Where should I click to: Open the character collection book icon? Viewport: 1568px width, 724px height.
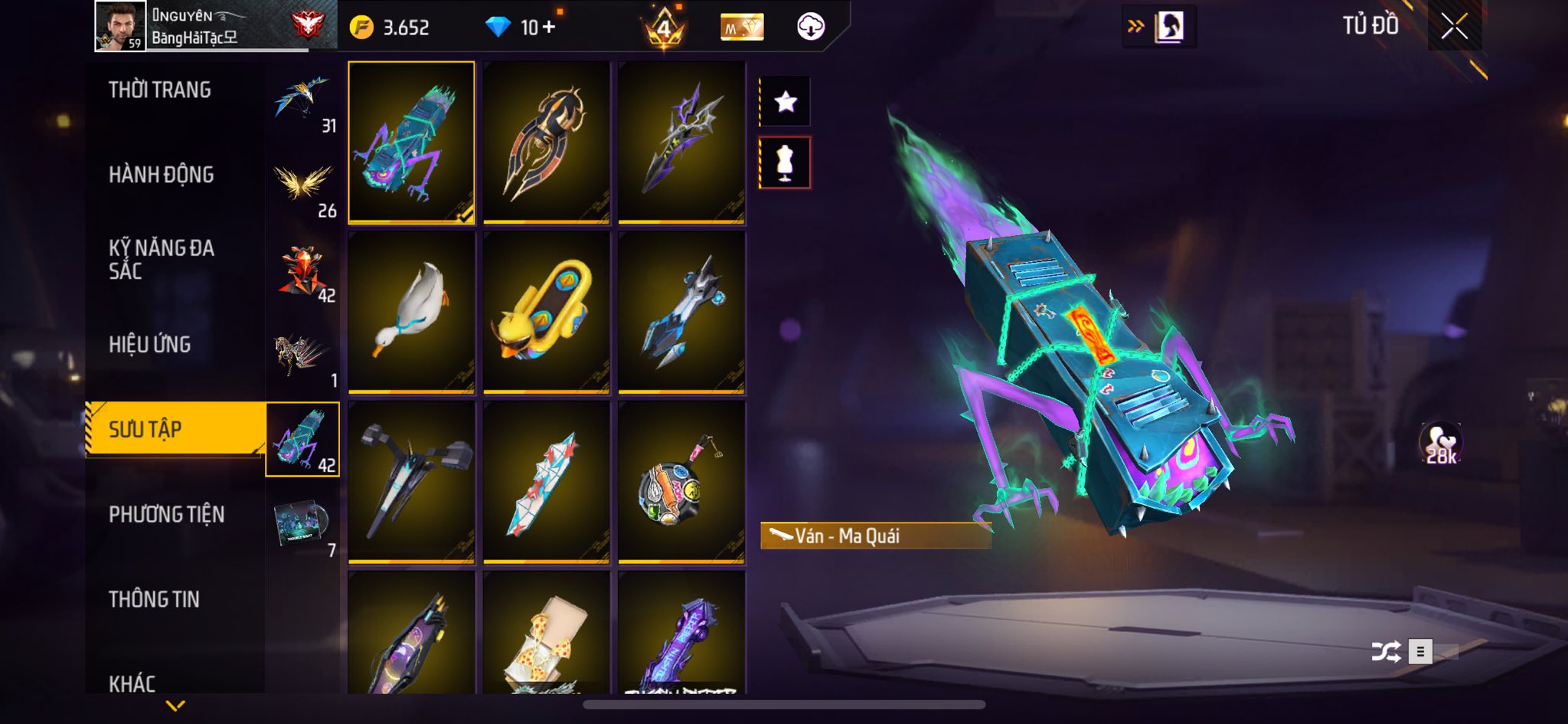pyautogui.click(x=1169, y=27)
